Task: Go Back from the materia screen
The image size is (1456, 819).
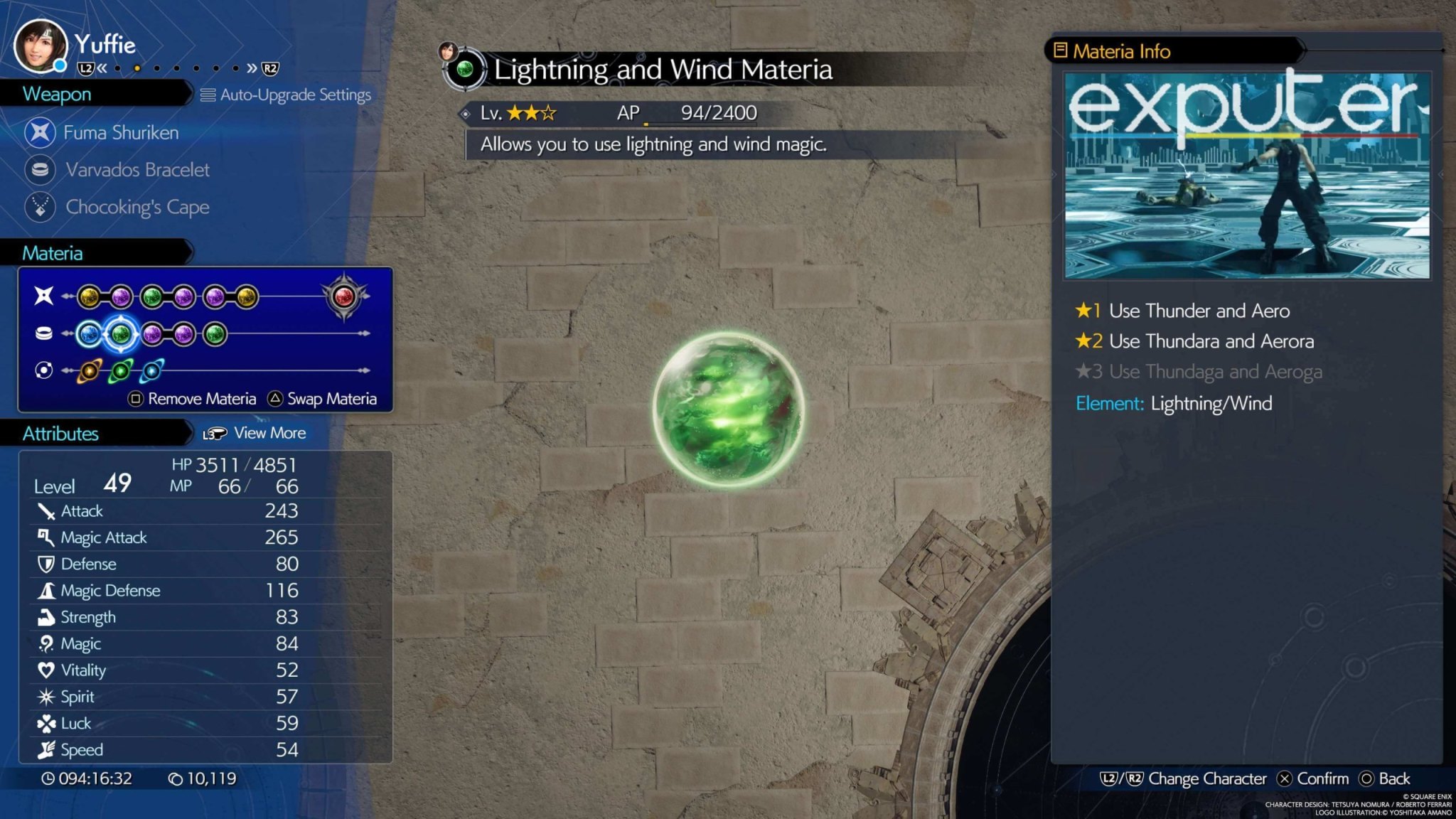Action: click(x=1385, y=778)
